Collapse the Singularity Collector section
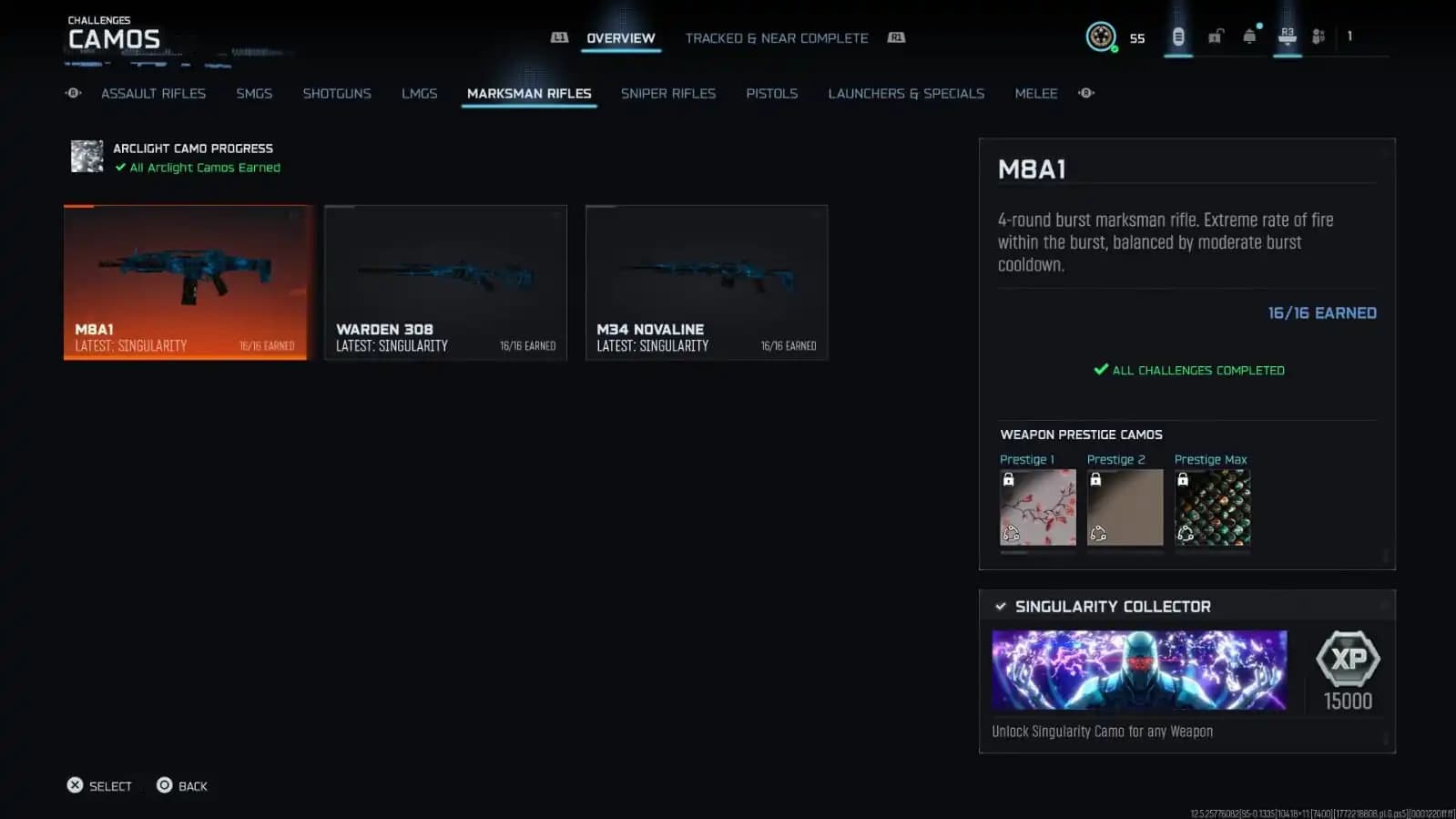The image size is (1456, 819). [x=1002, y=606]
